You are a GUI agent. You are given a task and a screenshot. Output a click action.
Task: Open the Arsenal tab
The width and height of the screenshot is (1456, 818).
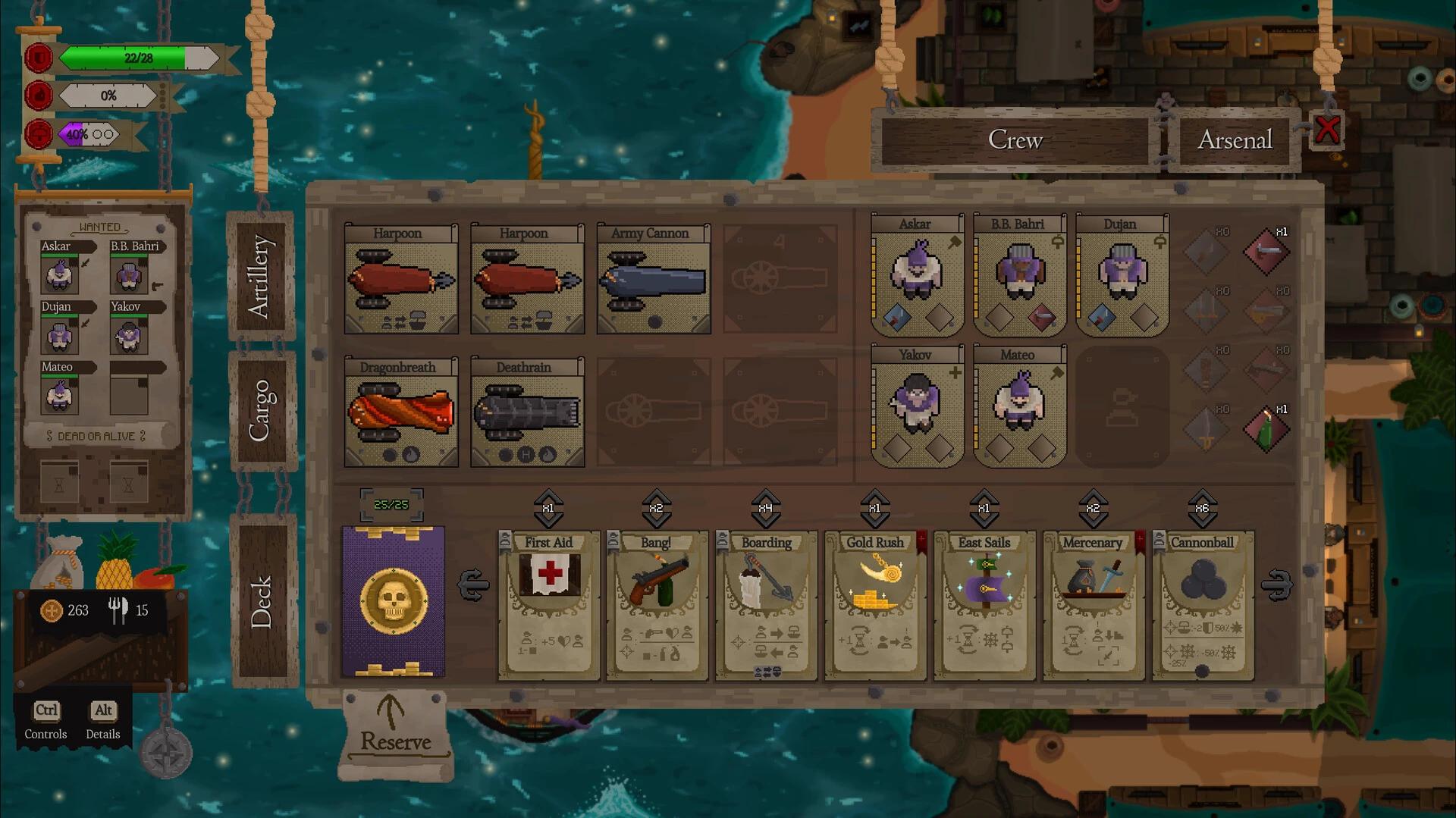[1235, 139]
